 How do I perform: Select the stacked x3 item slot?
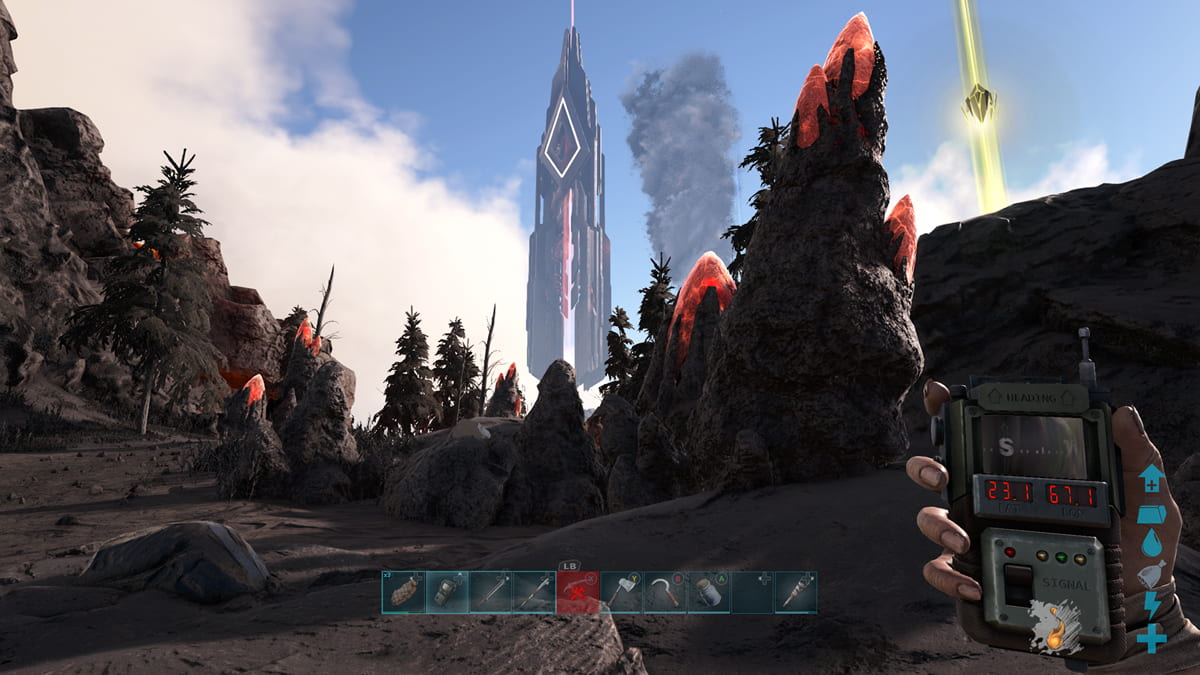(x=402, y=592)
